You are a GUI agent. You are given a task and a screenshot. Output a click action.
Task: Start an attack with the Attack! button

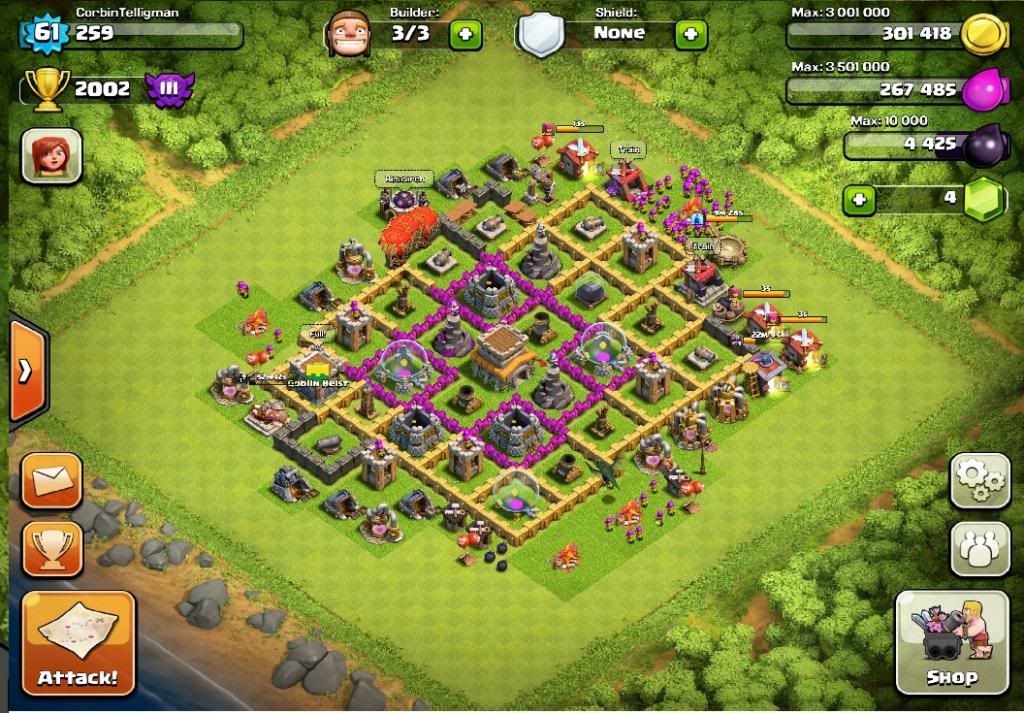[78, 642]
